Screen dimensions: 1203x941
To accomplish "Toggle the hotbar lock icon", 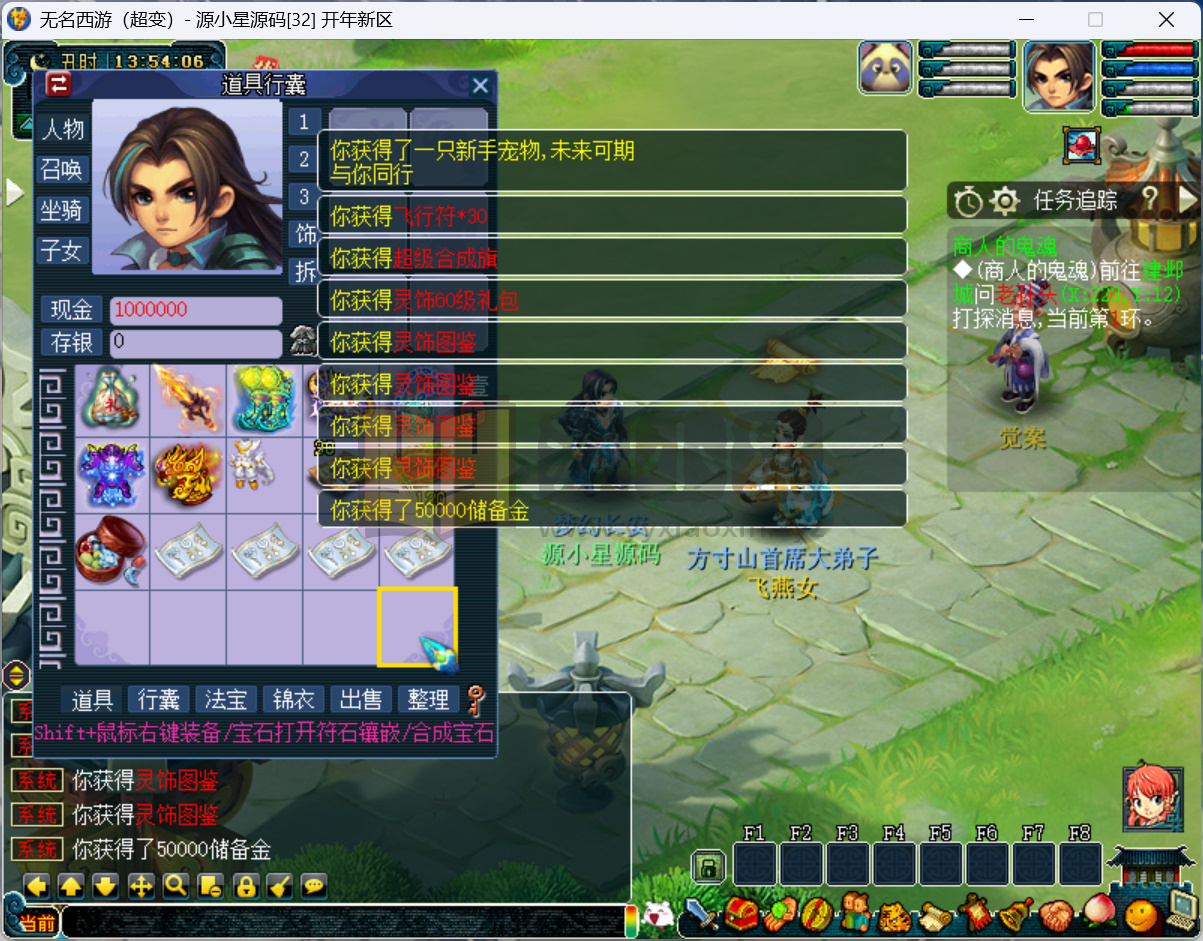I will (x=708, y=866).
